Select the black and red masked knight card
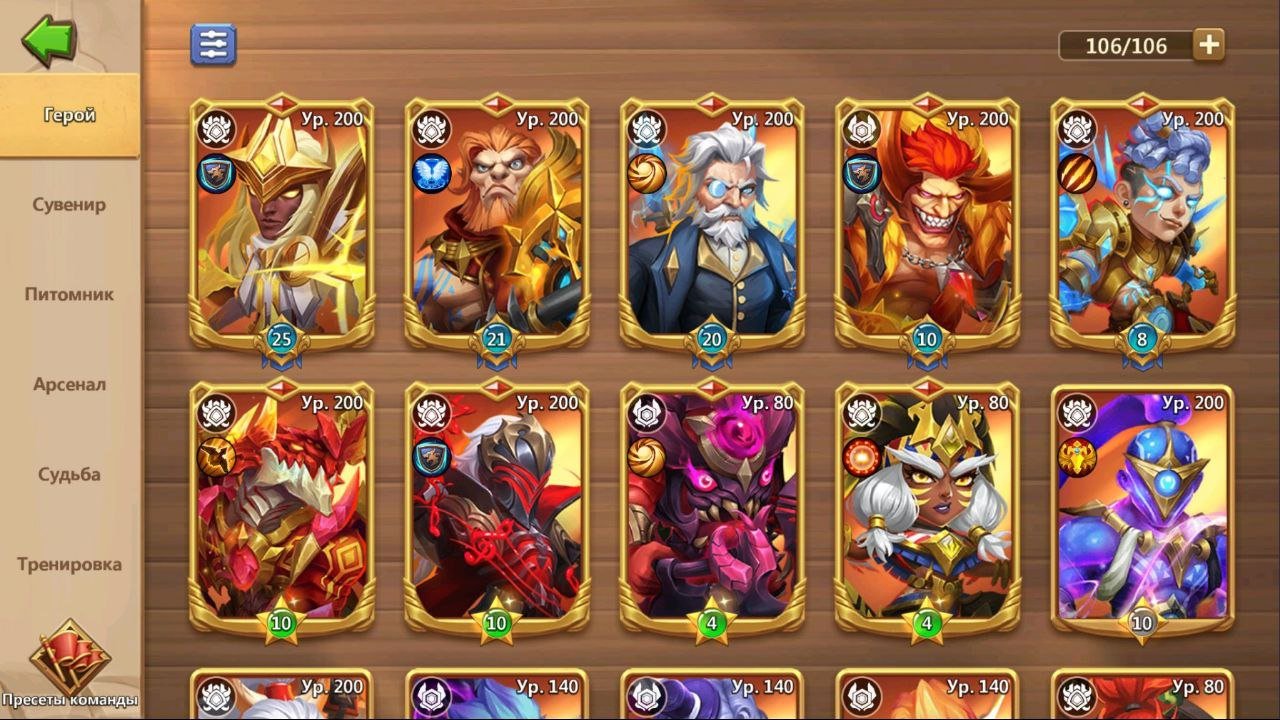1280x720 pixels. coord(497,510)
